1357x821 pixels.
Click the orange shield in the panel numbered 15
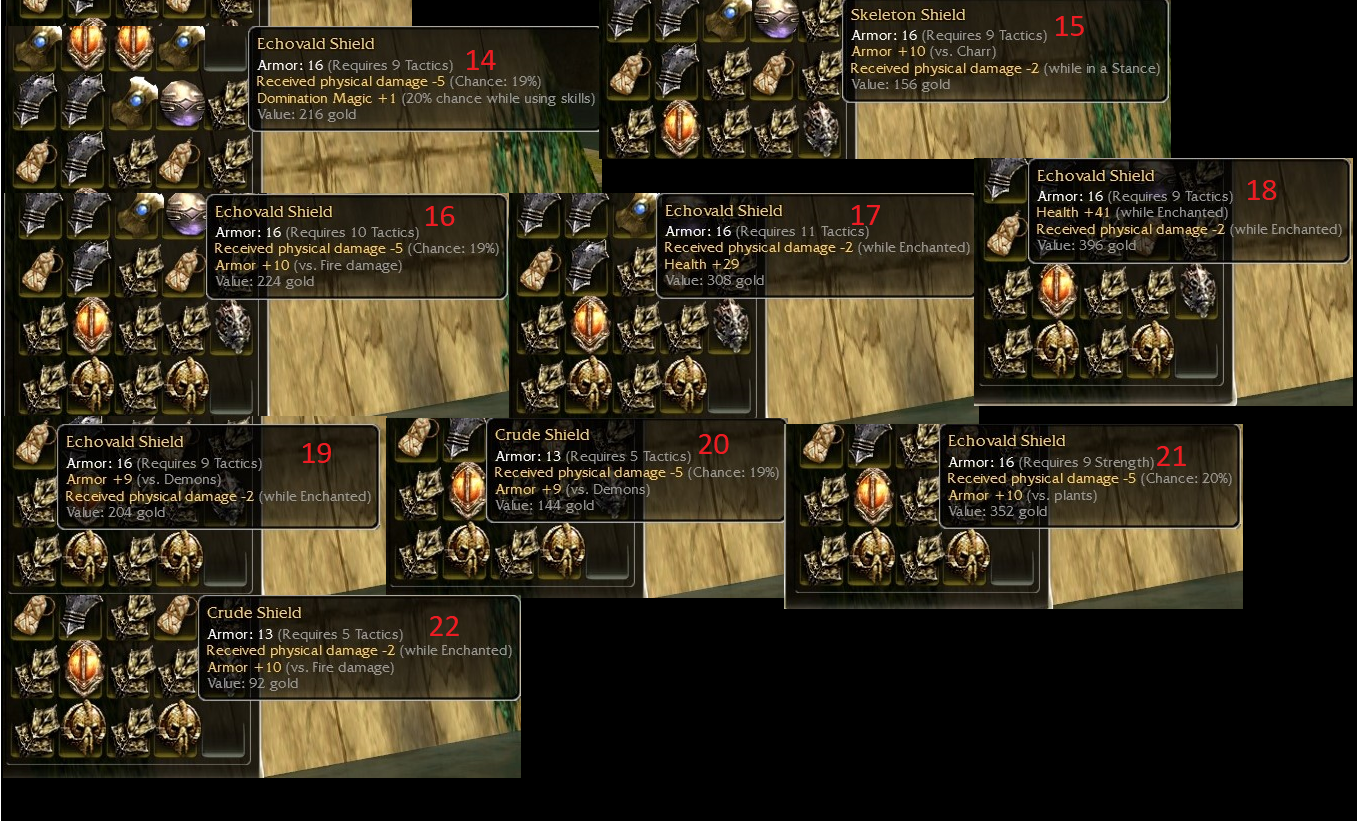[x=681, y=126]
